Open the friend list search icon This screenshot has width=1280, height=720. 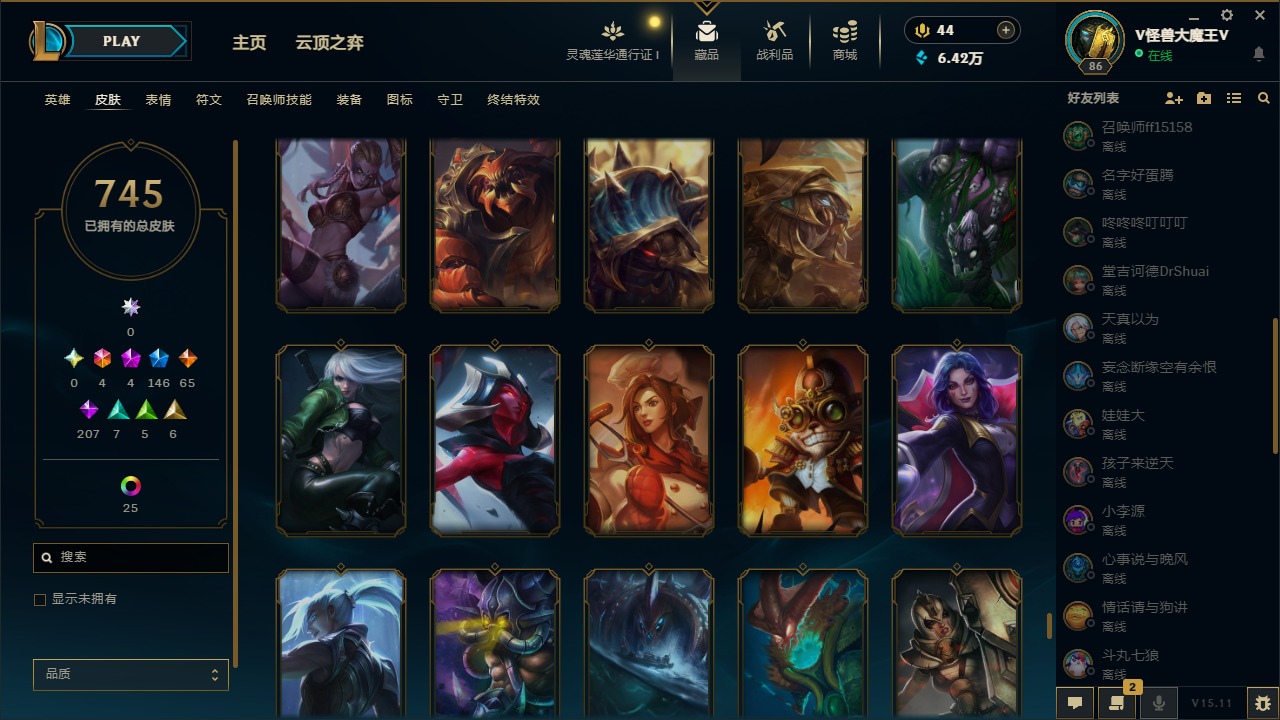pos(1263,98)
